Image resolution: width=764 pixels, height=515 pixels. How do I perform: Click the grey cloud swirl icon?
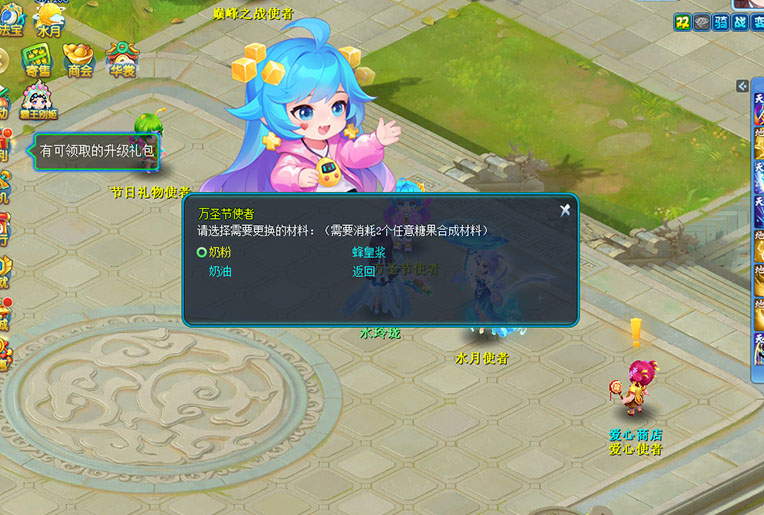tap(702, 22)
